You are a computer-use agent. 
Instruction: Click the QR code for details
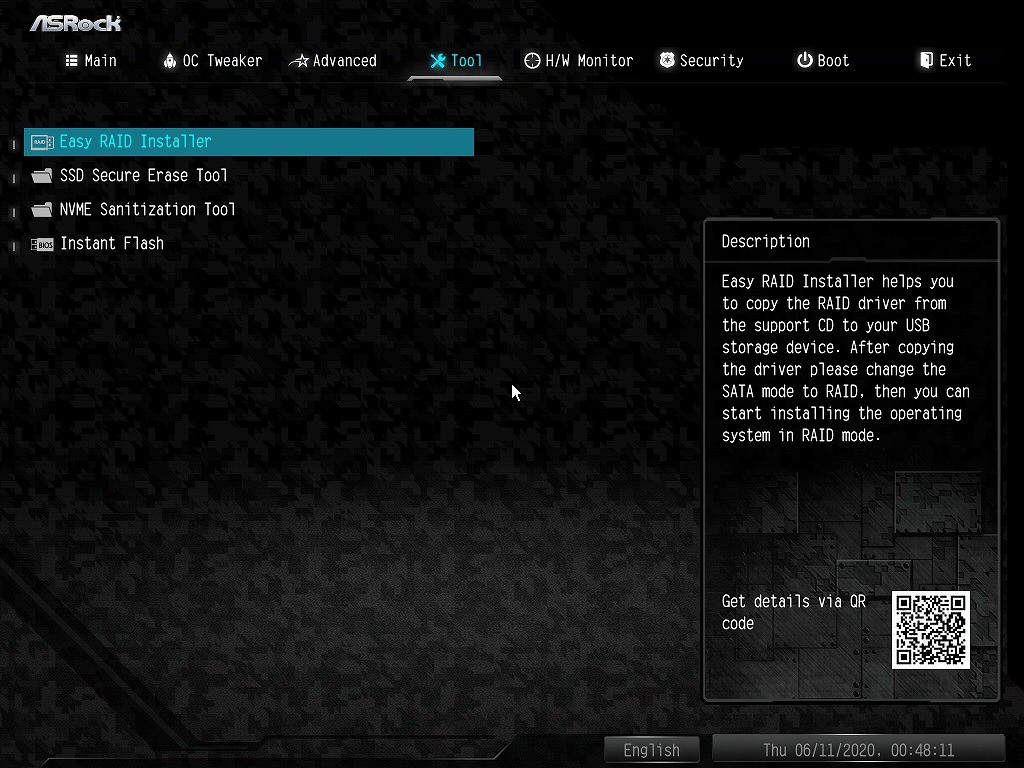[931, 630]
